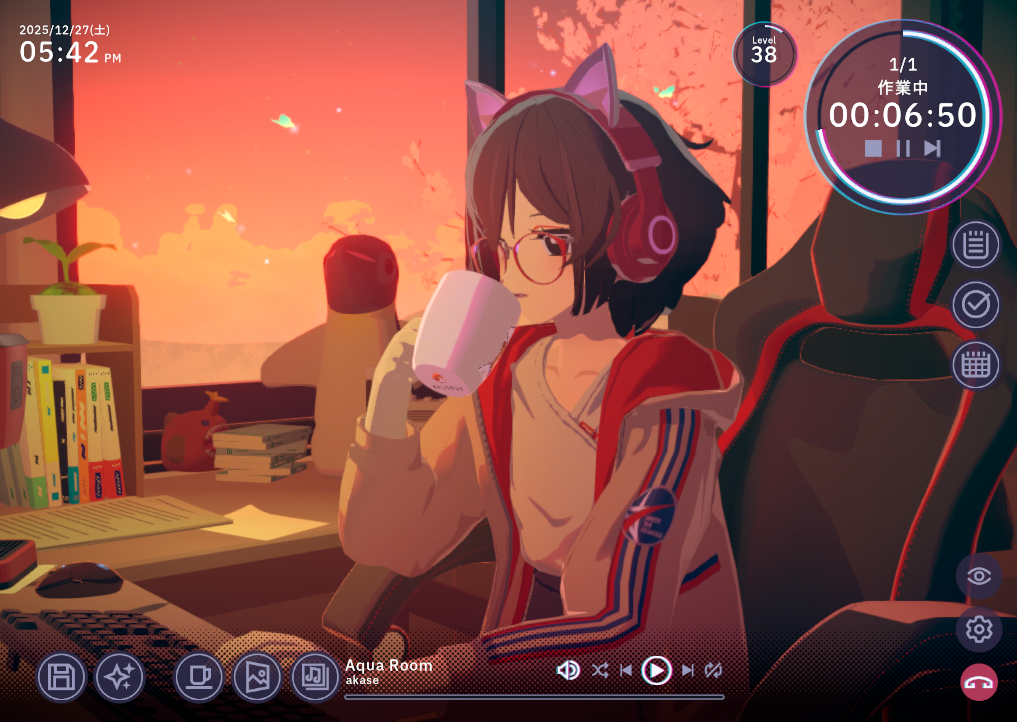Viewport: 1017px width, 722px height.
Task: Toggle the eye visibility button
Action: click(979, 576)
